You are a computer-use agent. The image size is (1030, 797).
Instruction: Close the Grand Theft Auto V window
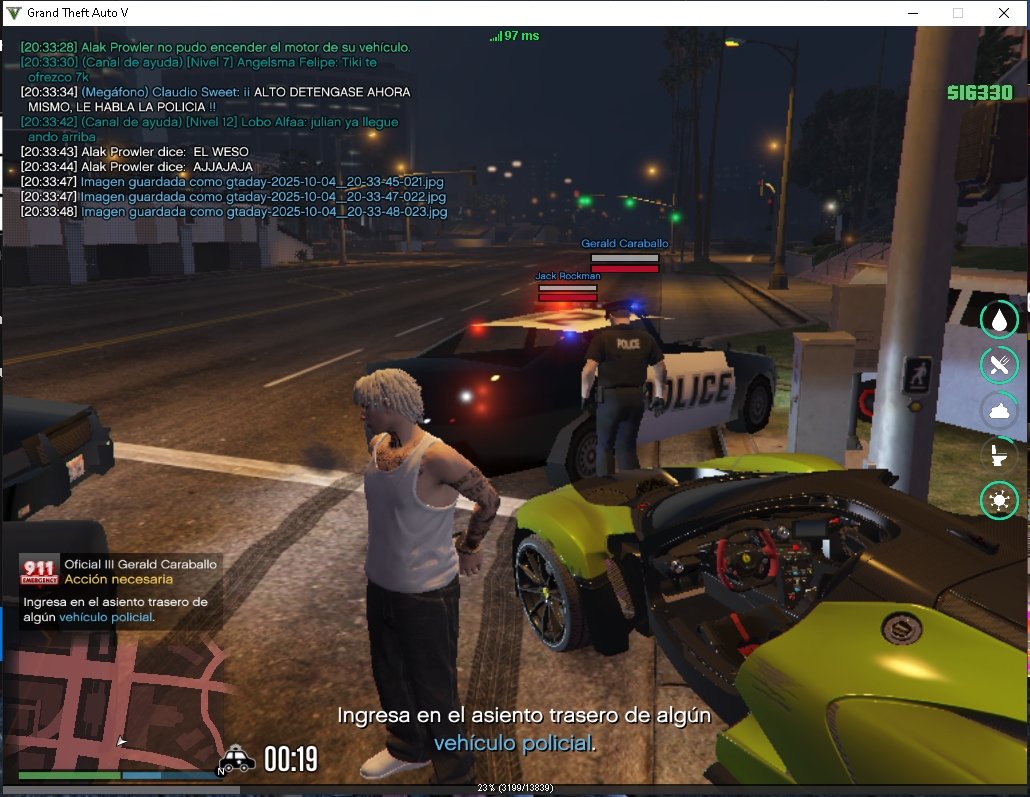[x=1003, y=13]
